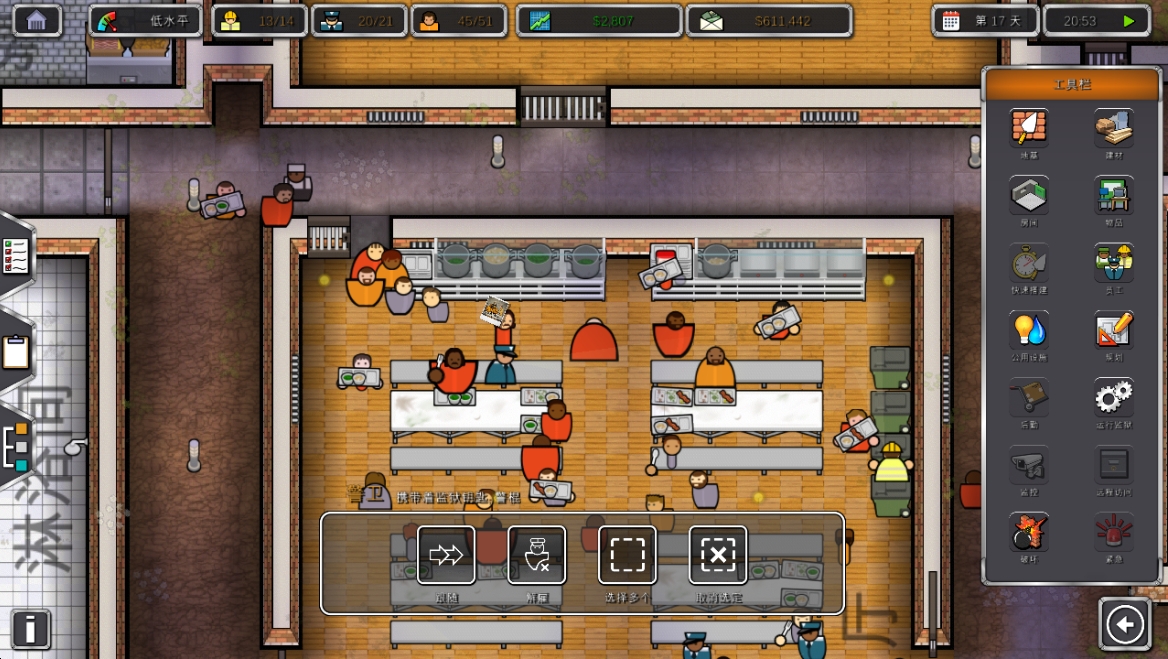Select the Foundations (地基) brick wall tool
This screenshot has height=659, width=1168.
coord(1029,128)
